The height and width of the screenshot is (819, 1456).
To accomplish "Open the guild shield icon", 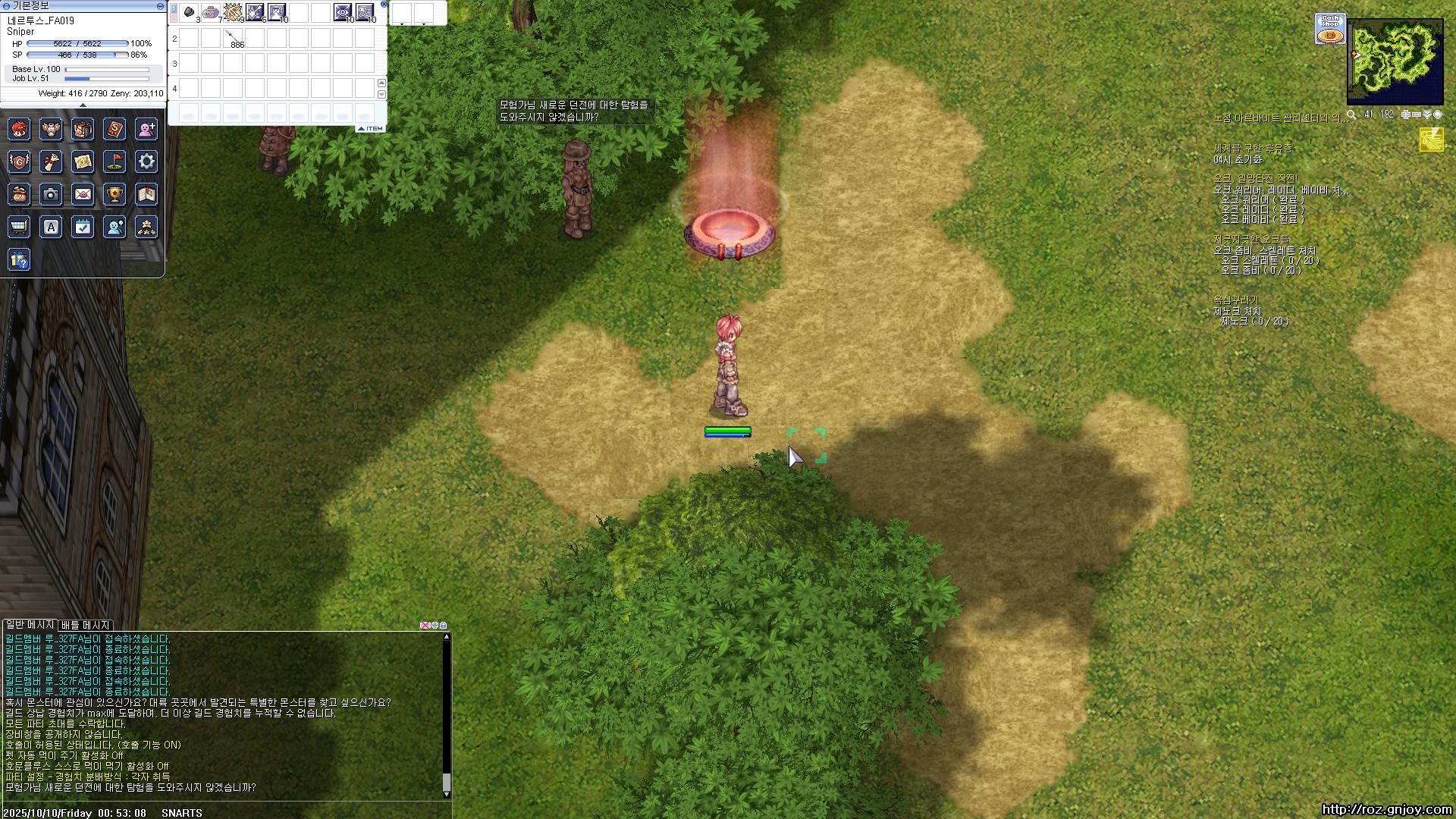I will coord(19,161).
